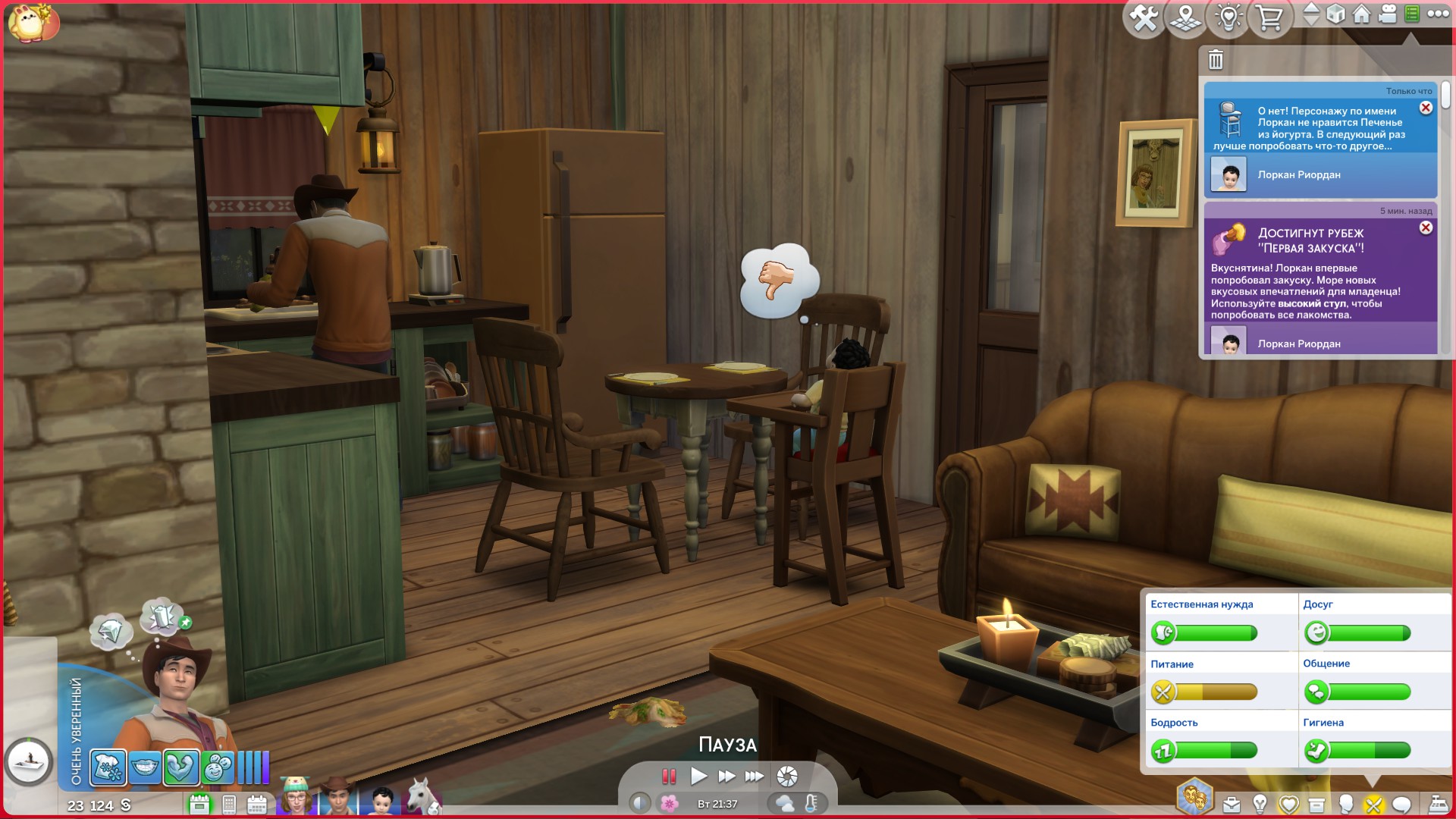Open the phone from the bottom bar
This screenshot has width=1456, height=819.
[x=229, y=805]
